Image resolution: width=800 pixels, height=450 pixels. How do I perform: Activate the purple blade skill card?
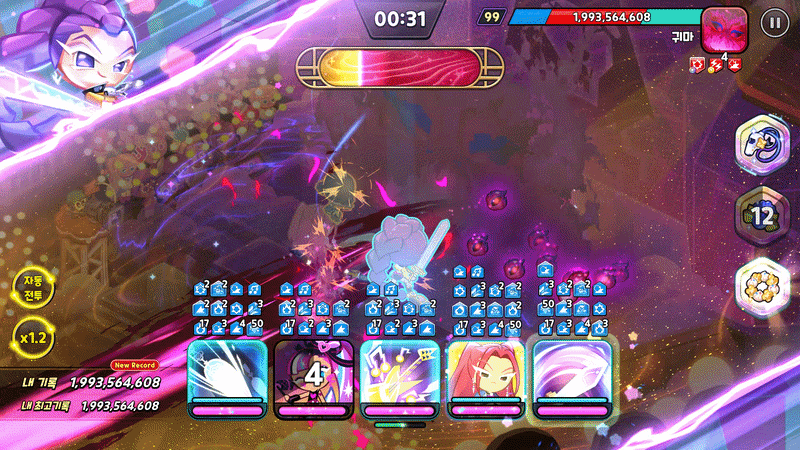(x=571, y=375)
